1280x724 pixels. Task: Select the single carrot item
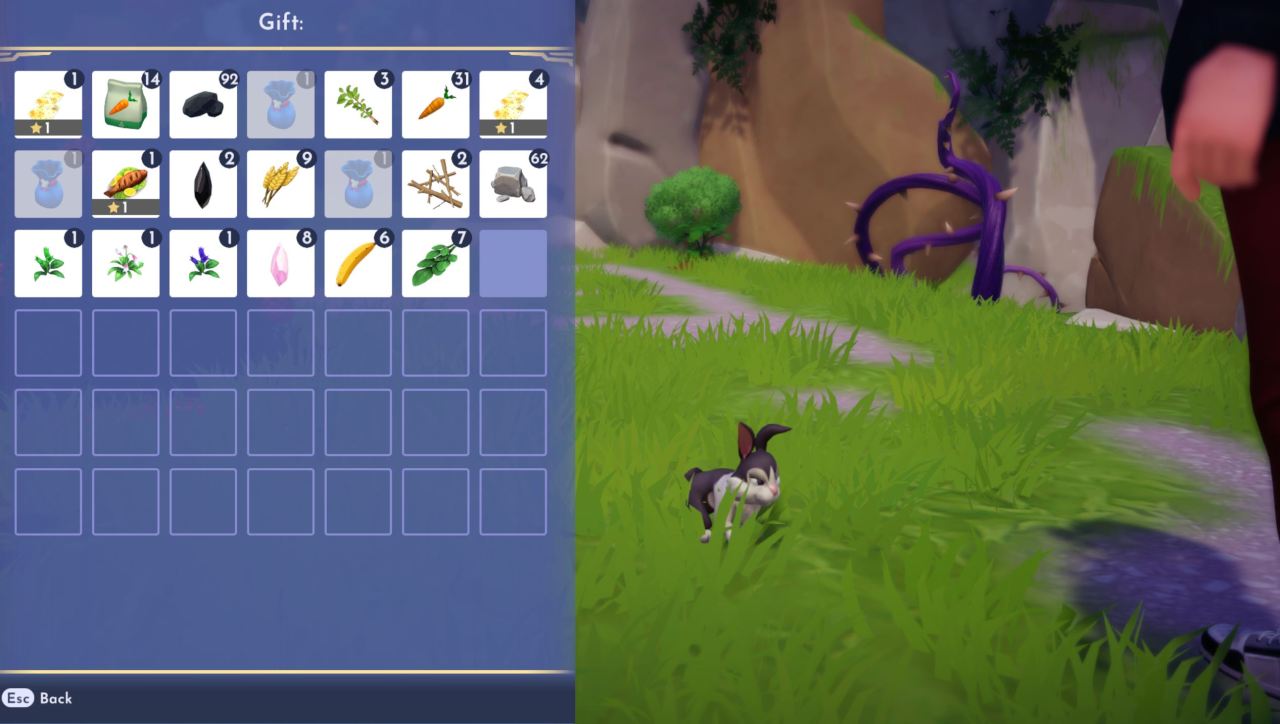[x=437, y=103]
